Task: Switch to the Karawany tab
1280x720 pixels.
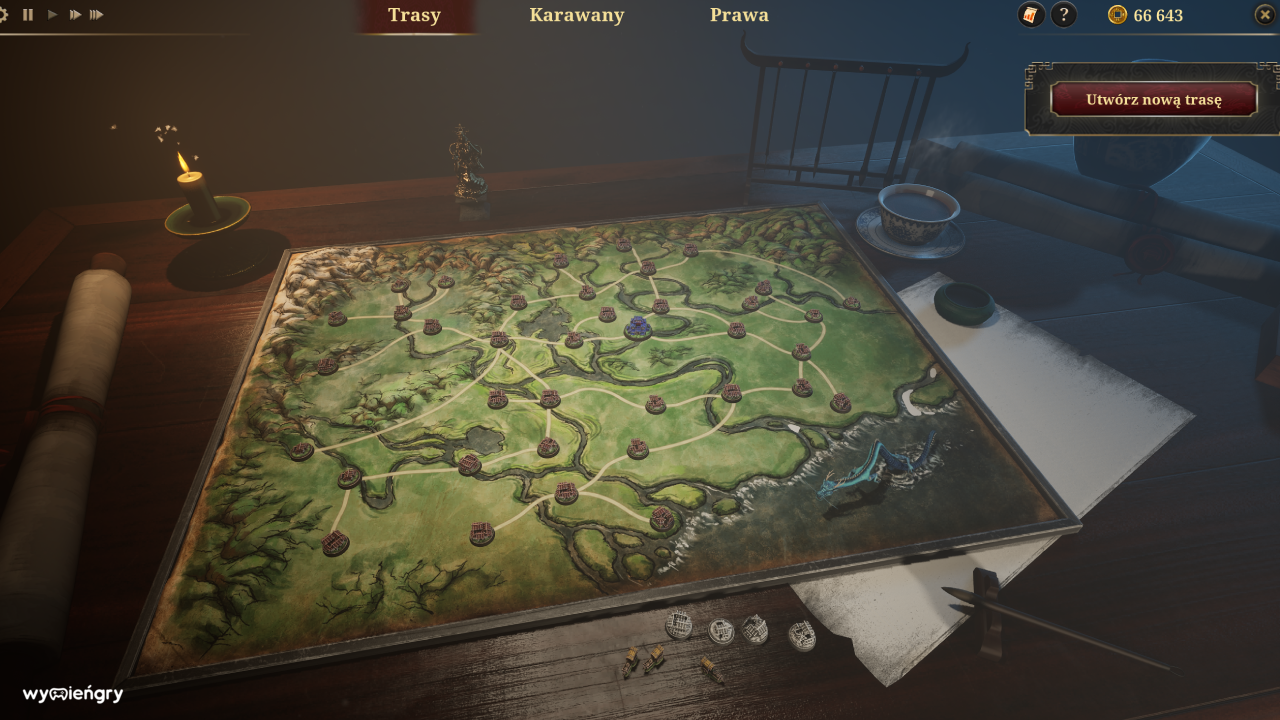Action: [577, 15]
